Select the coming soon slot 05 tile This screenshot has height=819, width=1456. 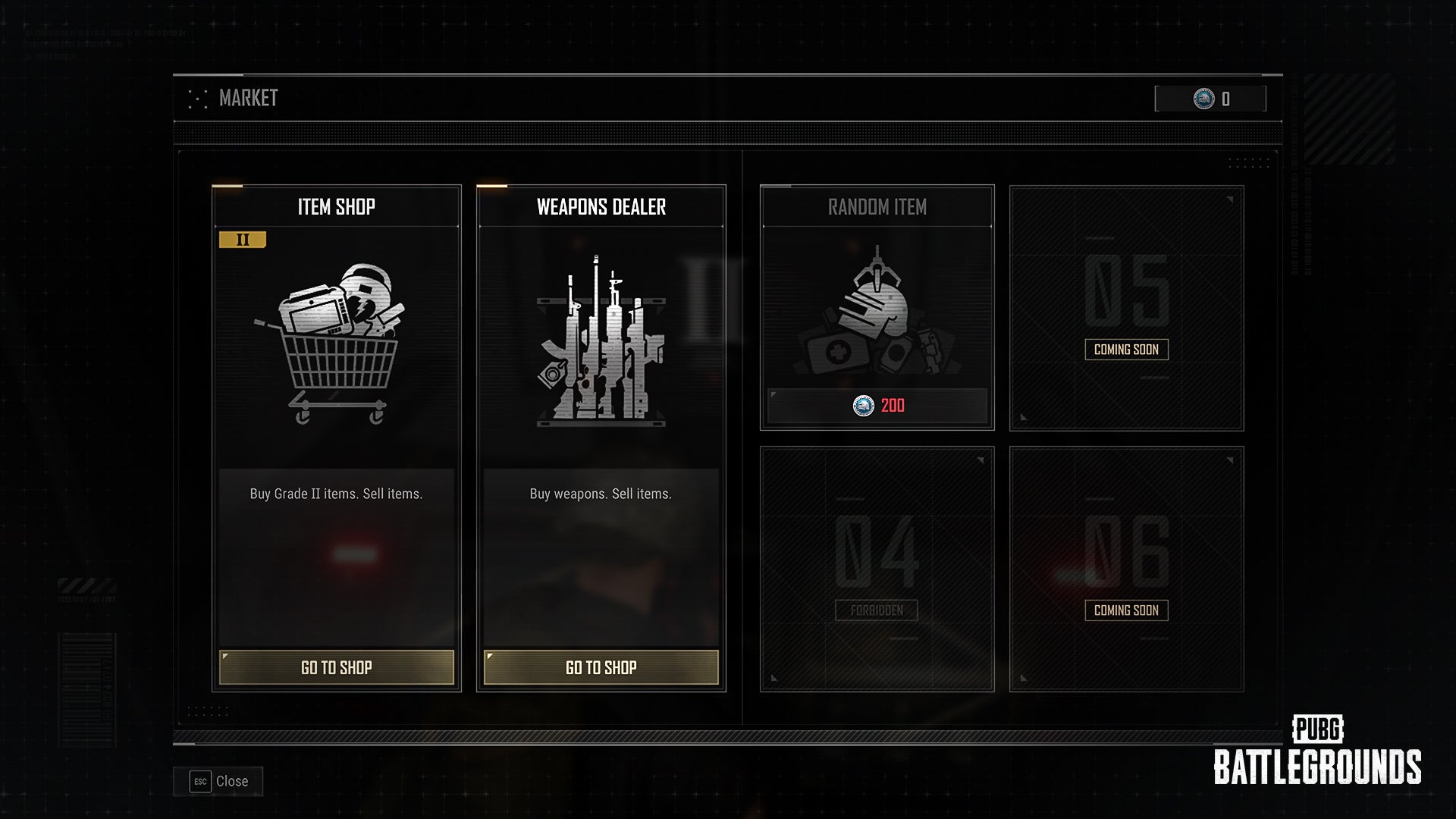[x=1126, y=308]
